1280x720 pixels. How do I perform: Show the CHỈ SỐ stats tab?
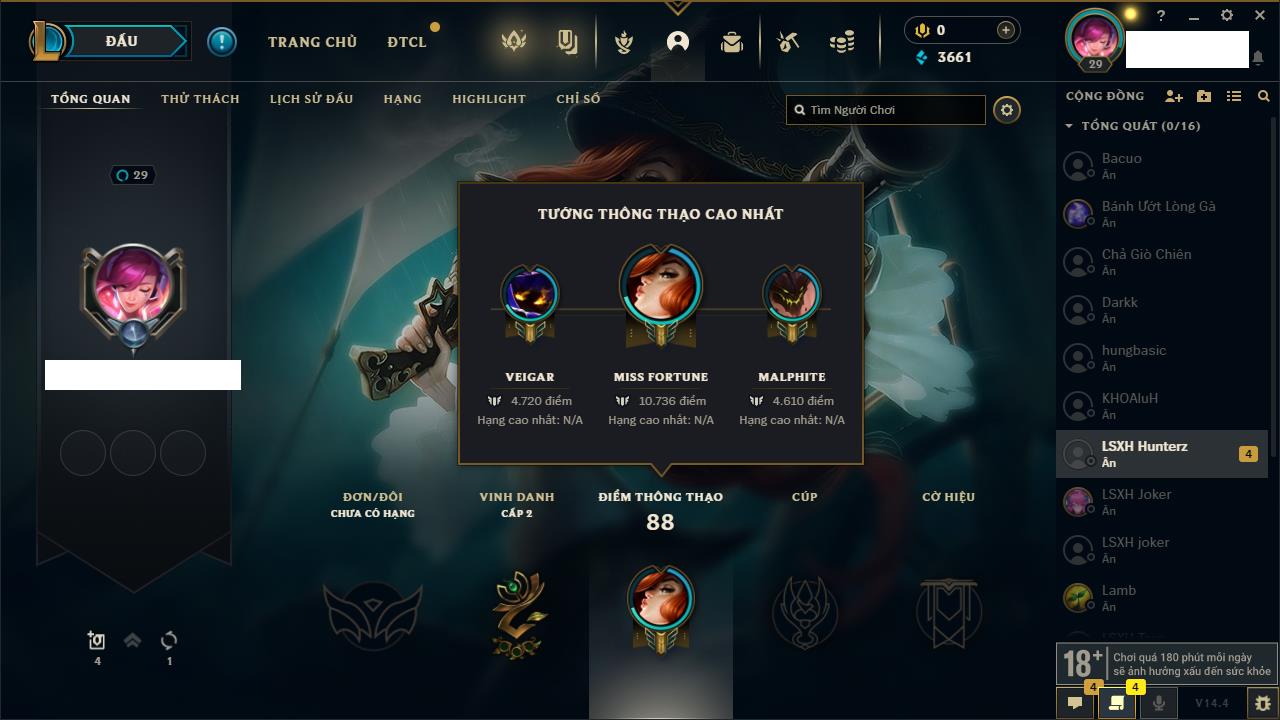[x=578, y=99]
